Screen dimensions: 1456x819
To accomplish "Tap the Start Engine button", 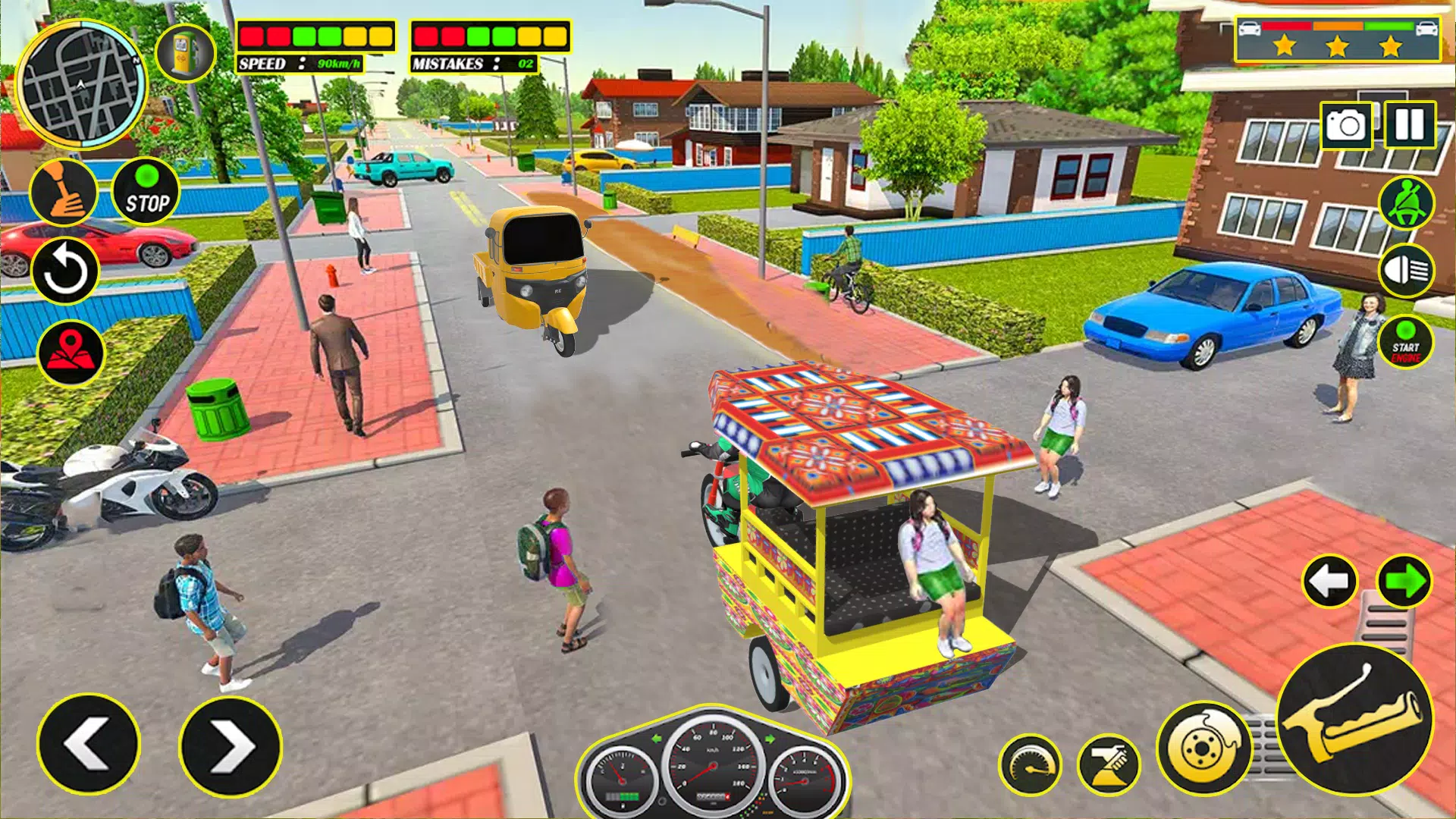I will pos(1405,342).
